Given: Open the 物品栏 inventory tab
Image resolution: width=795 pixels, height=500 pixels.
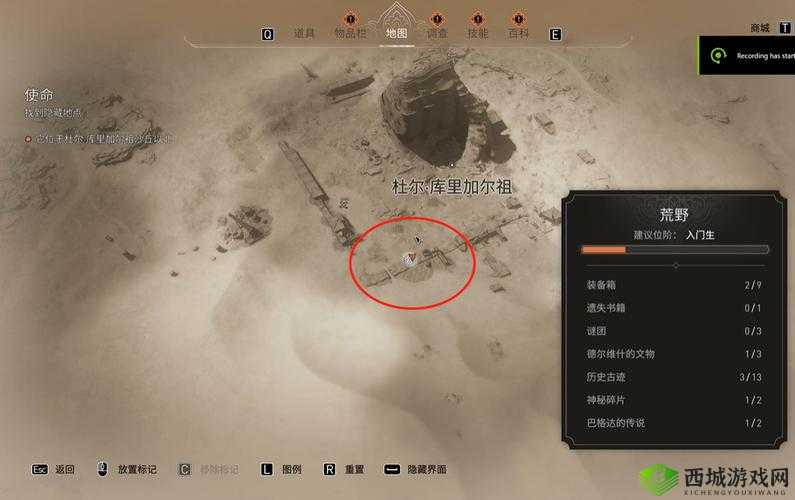Looking at the screenshot, I should point(351,33).
